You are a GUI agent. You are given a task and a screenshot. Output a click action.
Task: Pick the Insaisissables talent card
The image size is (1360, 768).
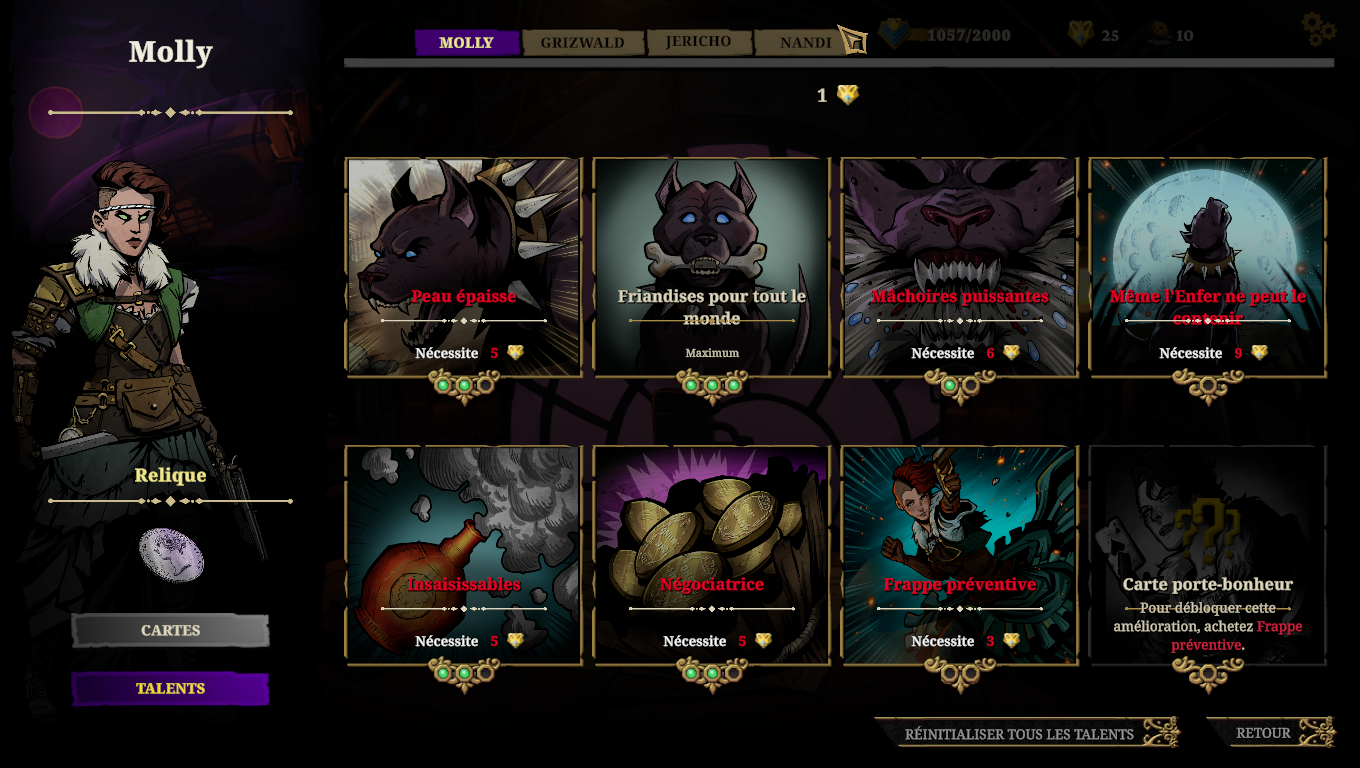point(463,555)
